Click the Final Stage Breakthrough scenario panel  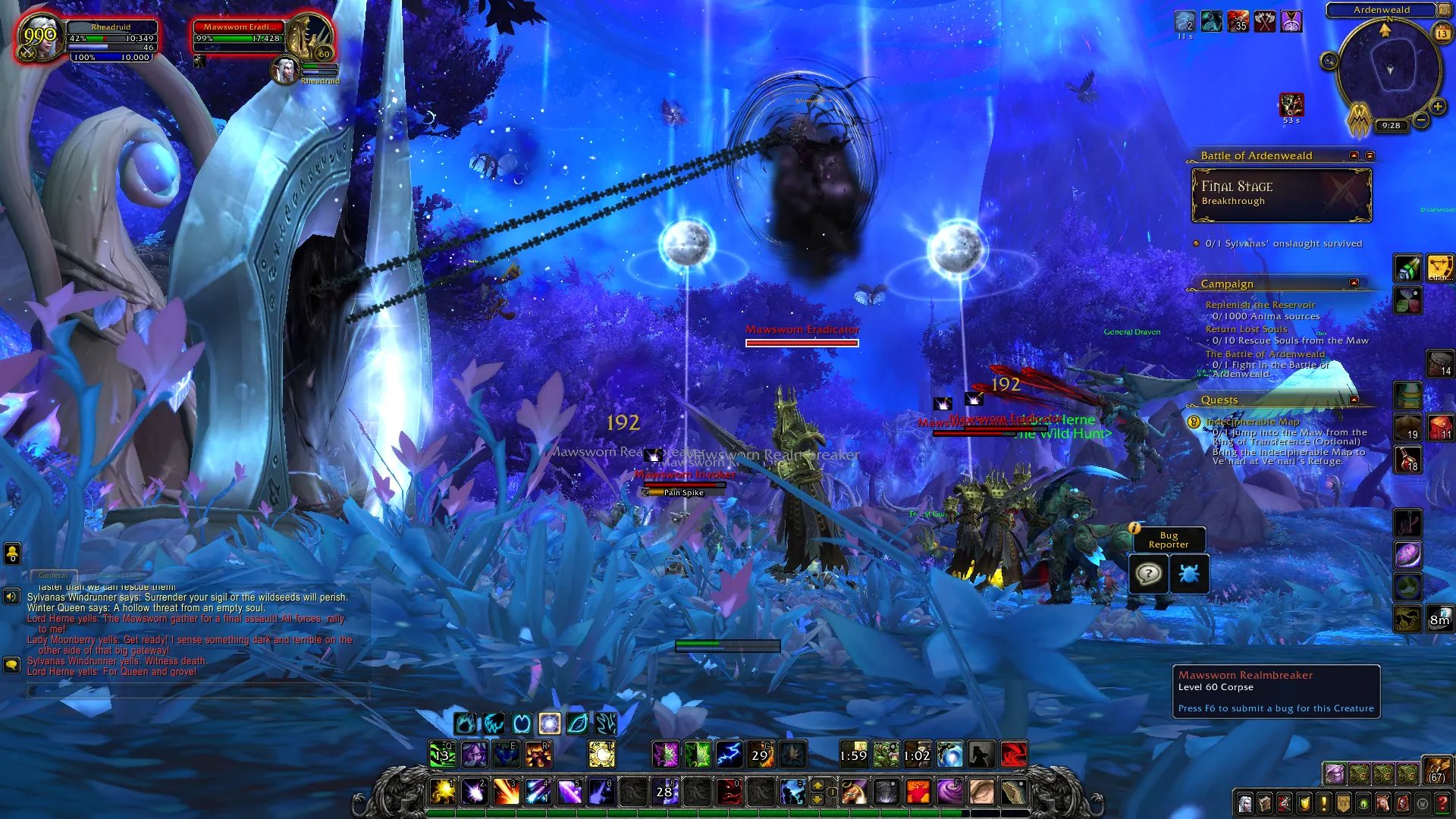click(1282, 195)
